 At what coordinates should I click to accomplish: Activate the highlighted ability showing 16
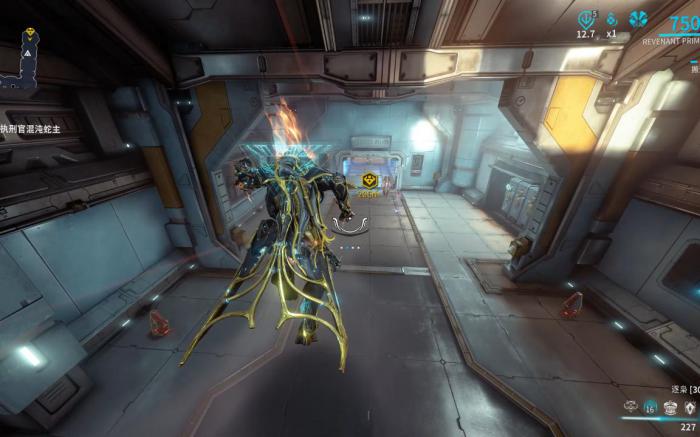[x=651, y=407]
